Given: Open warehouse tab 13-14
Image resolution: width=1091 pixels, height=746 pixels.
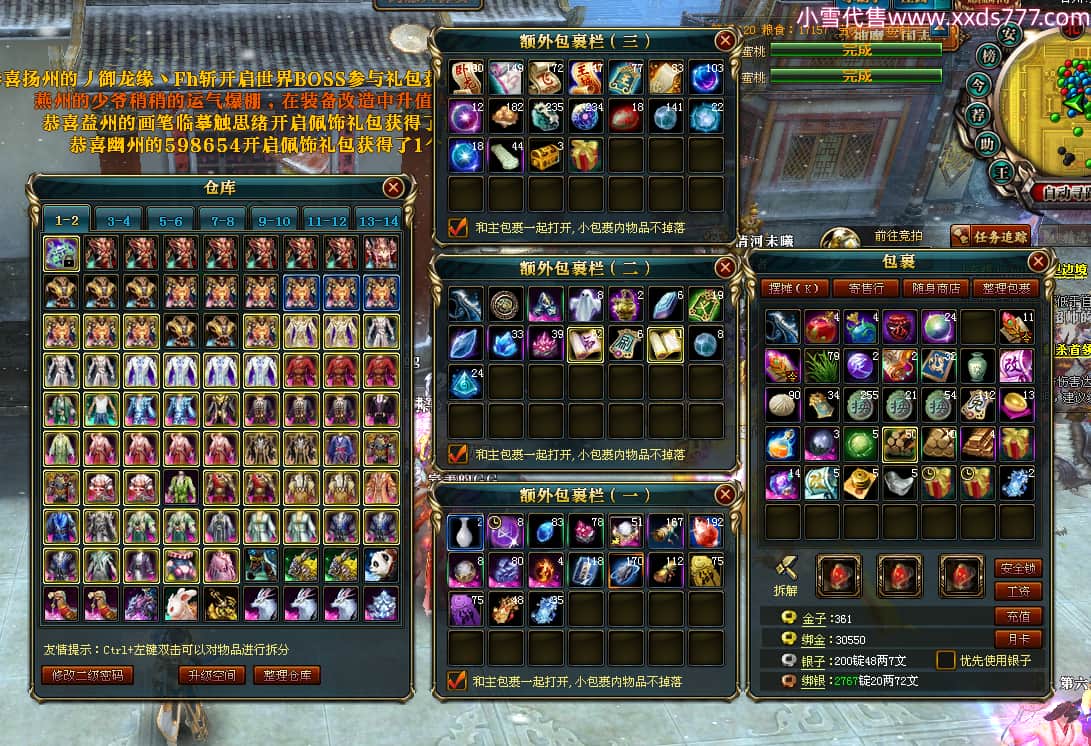Looking at the screenshot, I should click(x=377, y=220).
